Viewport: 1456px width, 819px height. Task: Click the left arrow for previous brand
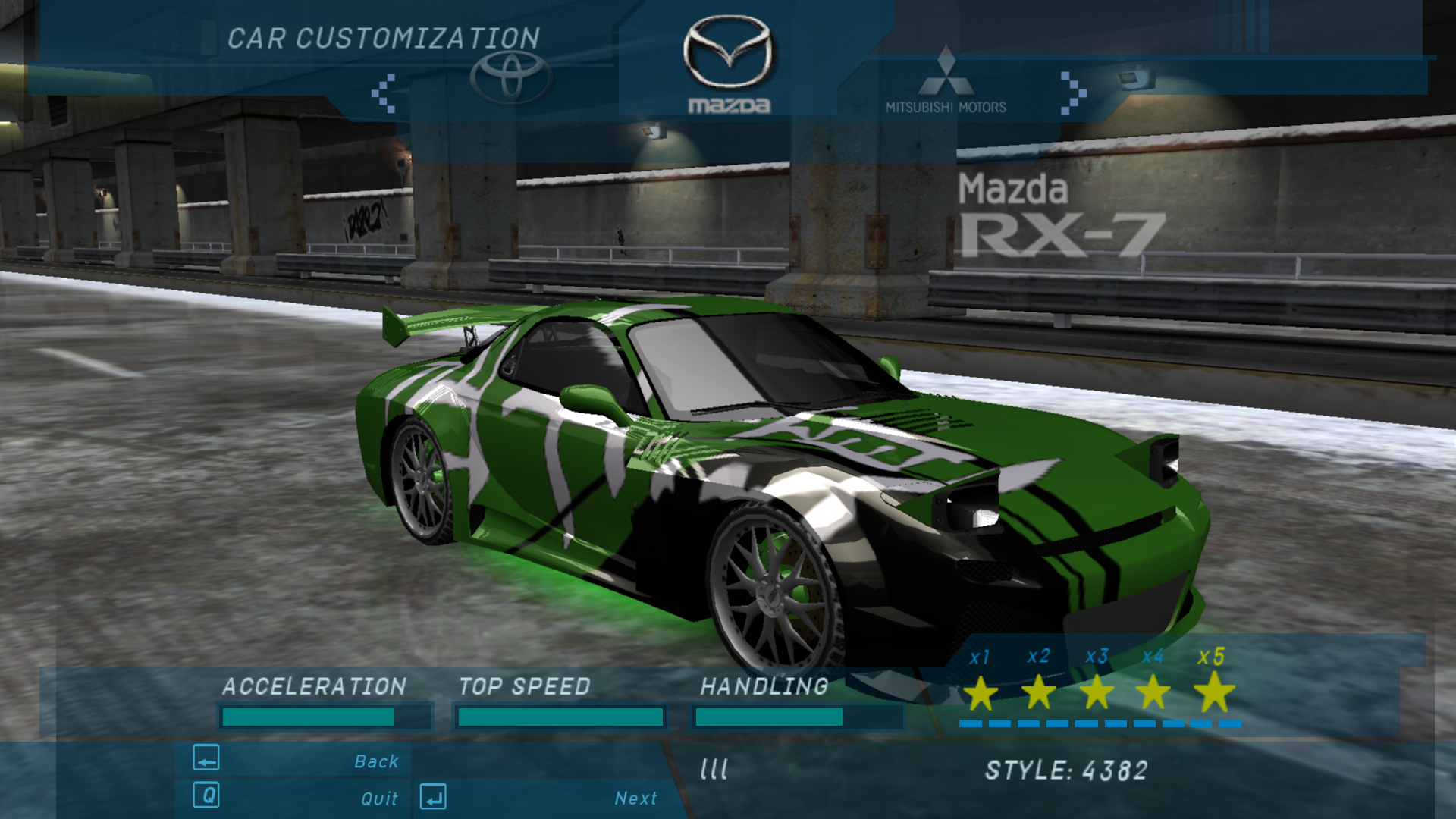[384, 93]
